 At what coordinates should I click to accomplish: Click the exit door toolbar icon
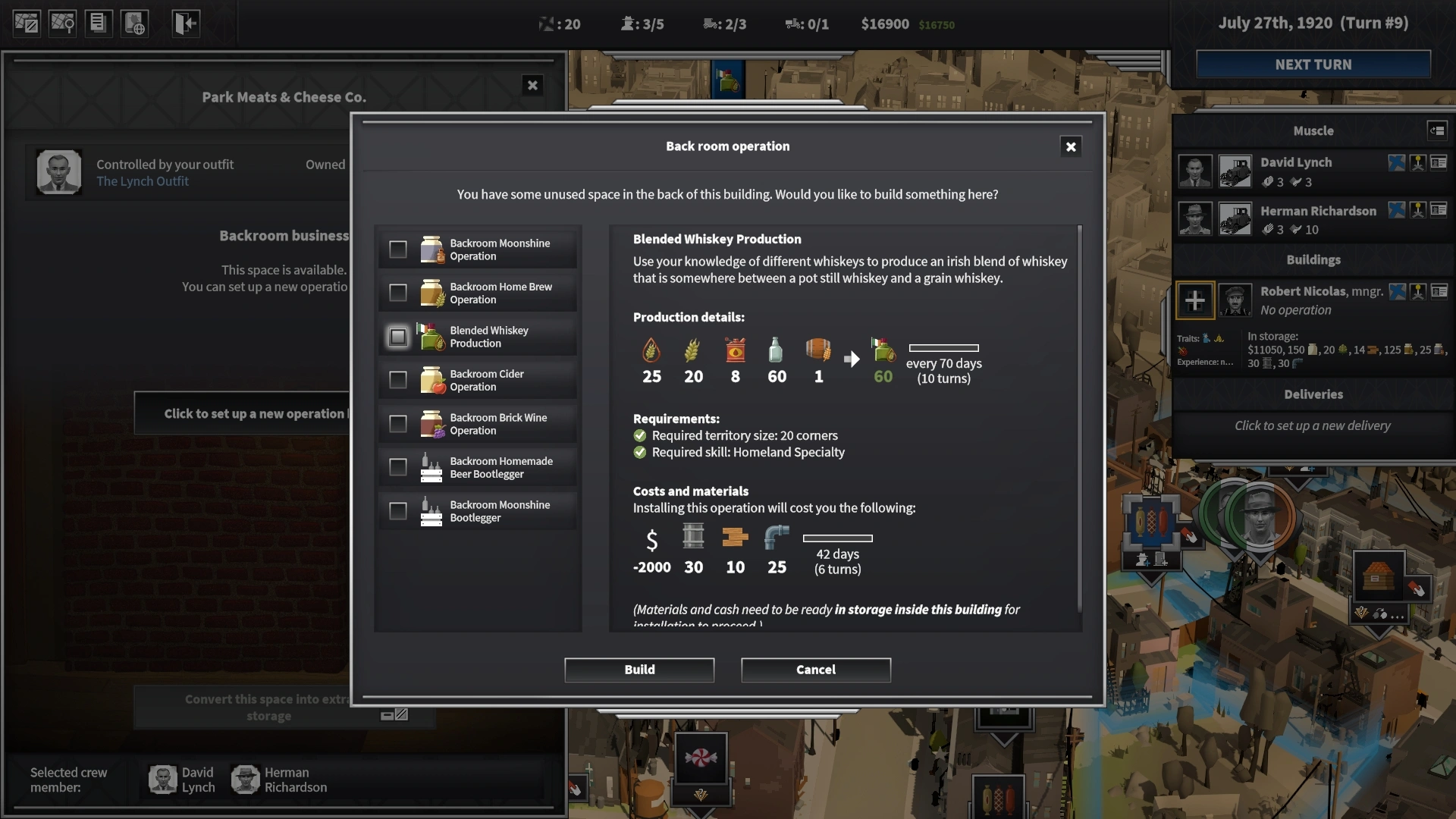[185, 24]
